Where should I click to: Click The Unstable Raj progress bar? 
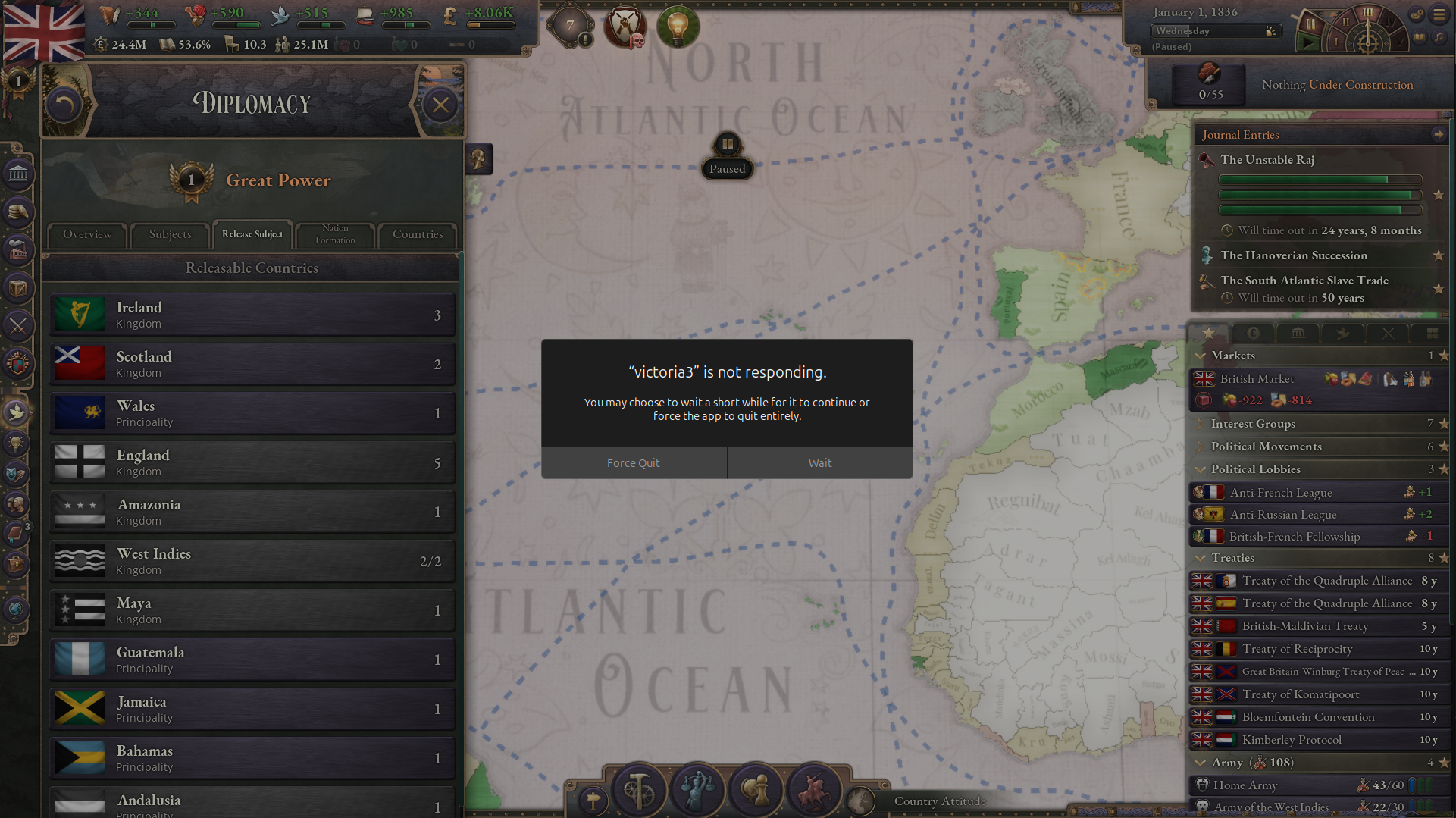click(1319, 180)
